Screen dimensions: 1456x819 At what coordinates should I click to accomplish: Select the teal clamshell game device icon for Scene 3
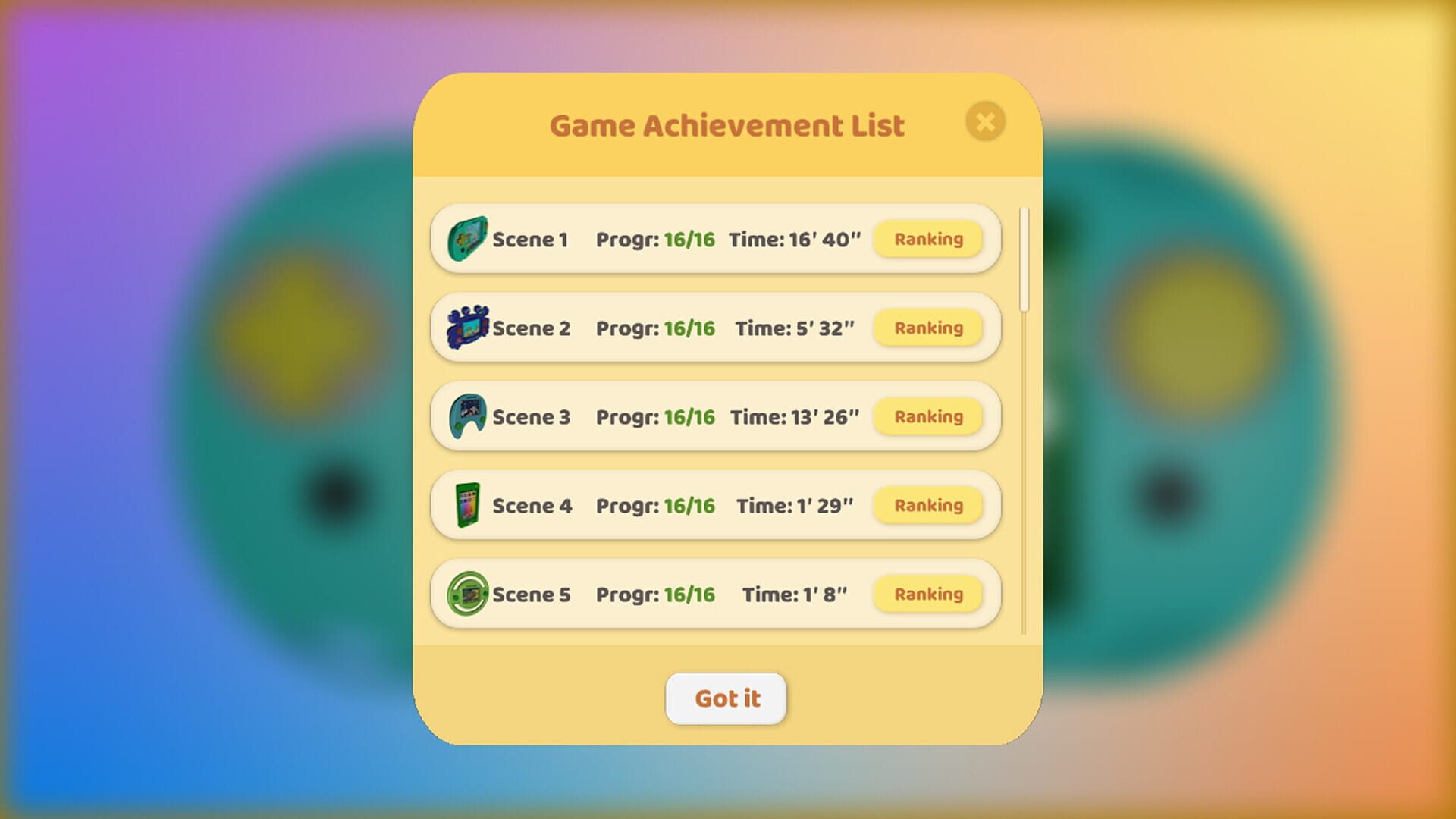(468, 416)
